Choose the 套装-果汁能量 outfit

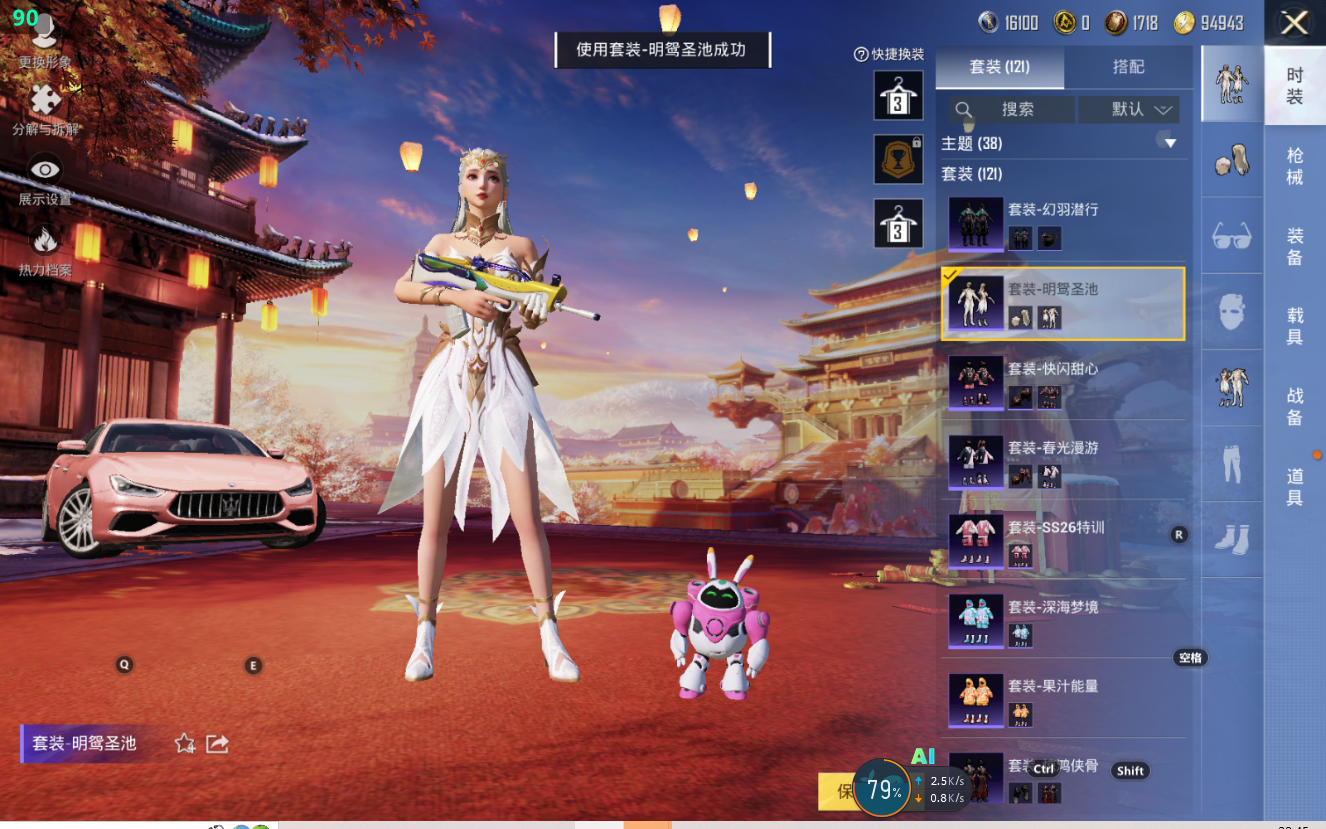[x=1063, y=699]
